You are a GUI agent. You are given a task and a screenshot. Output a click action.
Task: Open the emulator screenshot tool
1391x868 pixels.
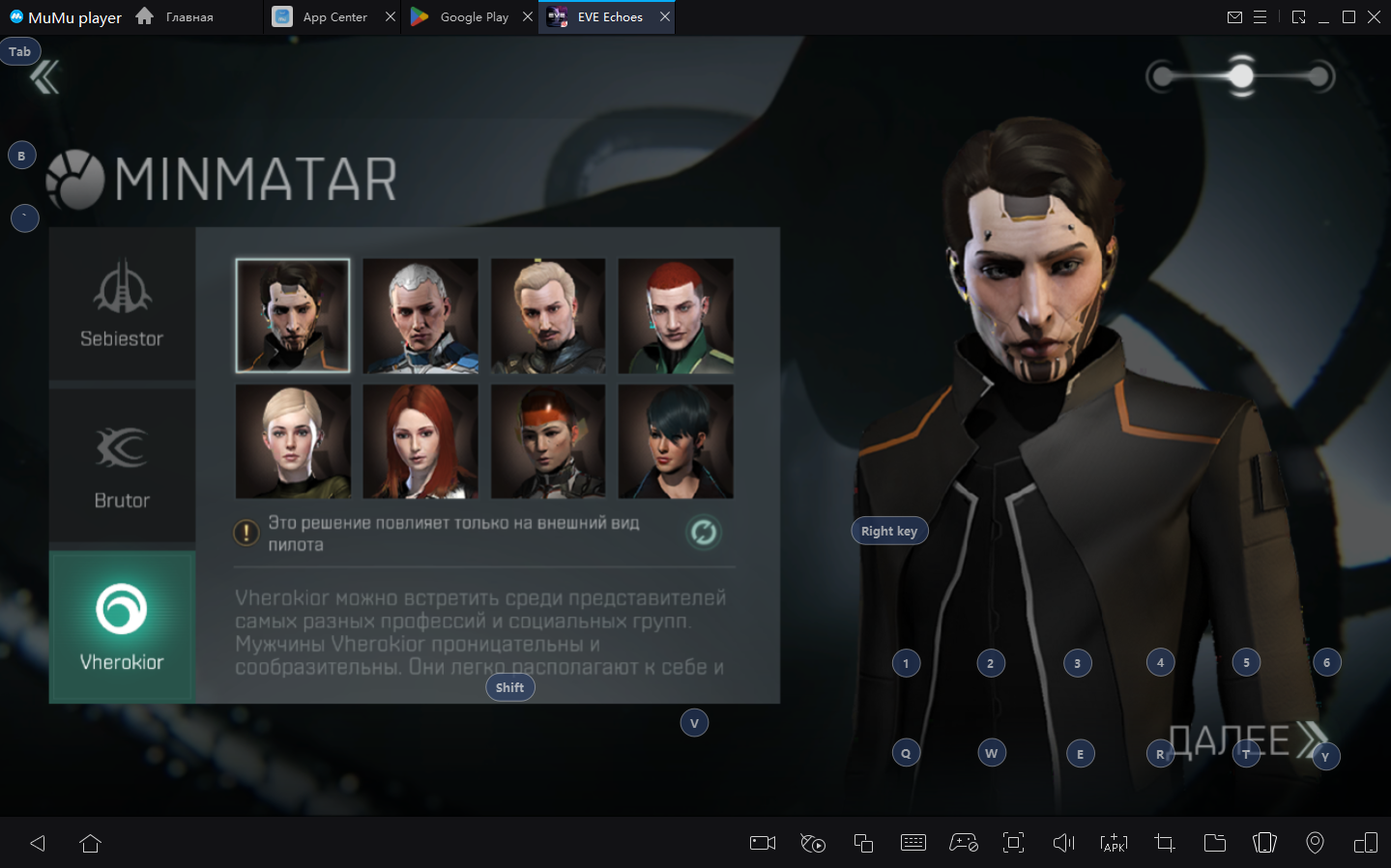pyautogui.click(x=1165, y=843)
